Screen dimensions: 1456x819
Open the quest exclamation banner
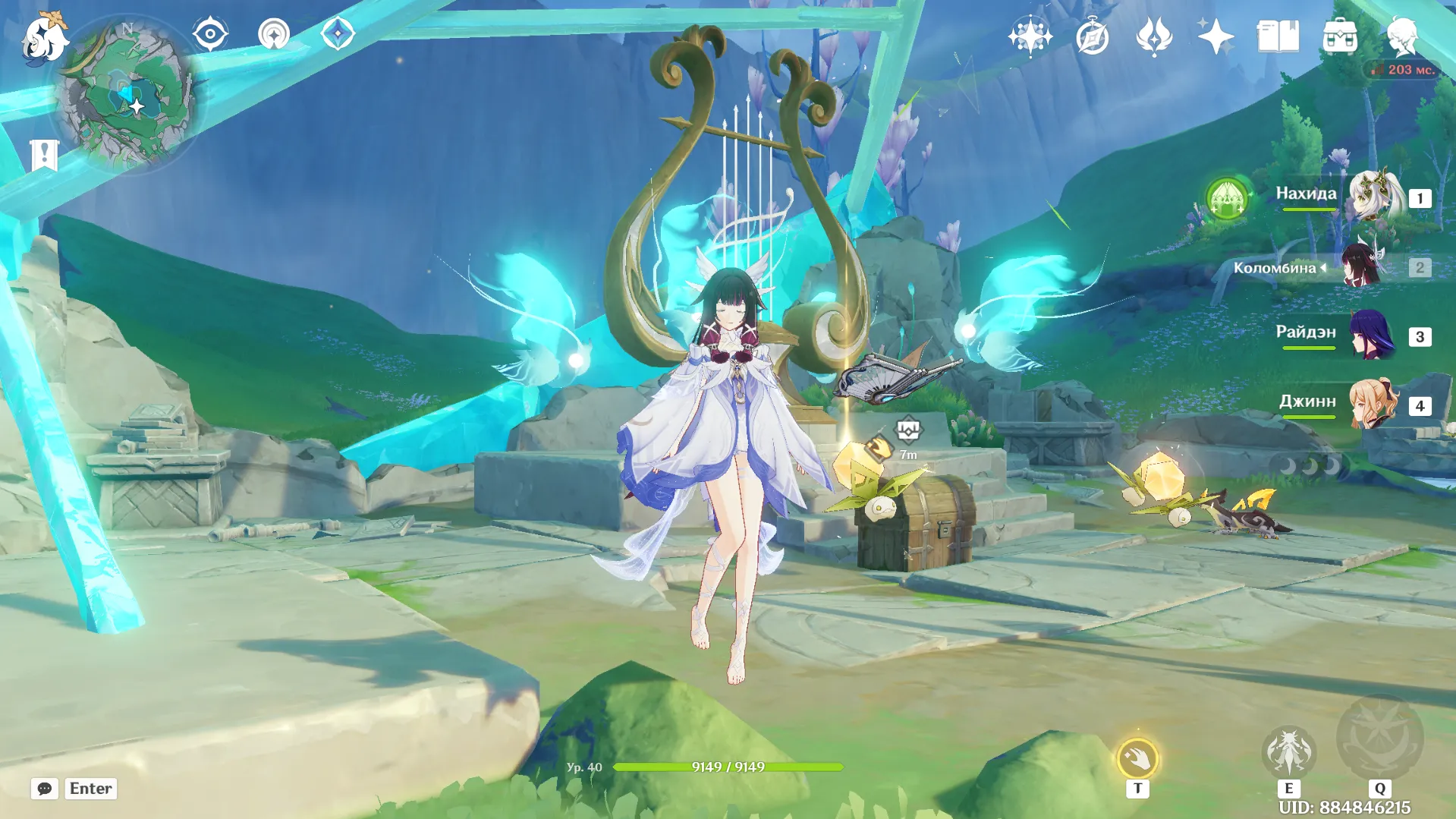pyautogui.click(x=44, y=155)
